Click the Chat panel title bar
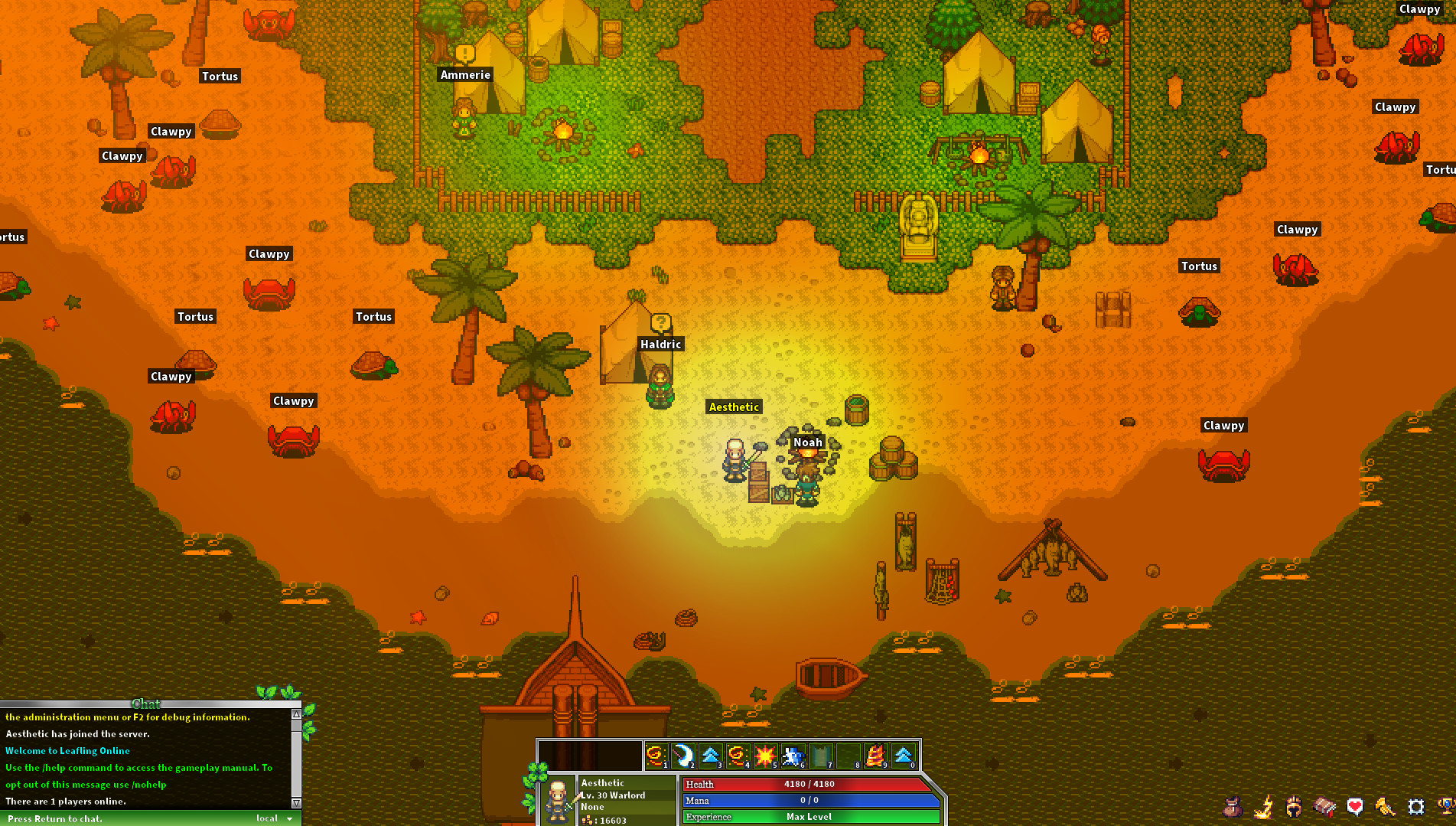 click(x=147, y=703)
